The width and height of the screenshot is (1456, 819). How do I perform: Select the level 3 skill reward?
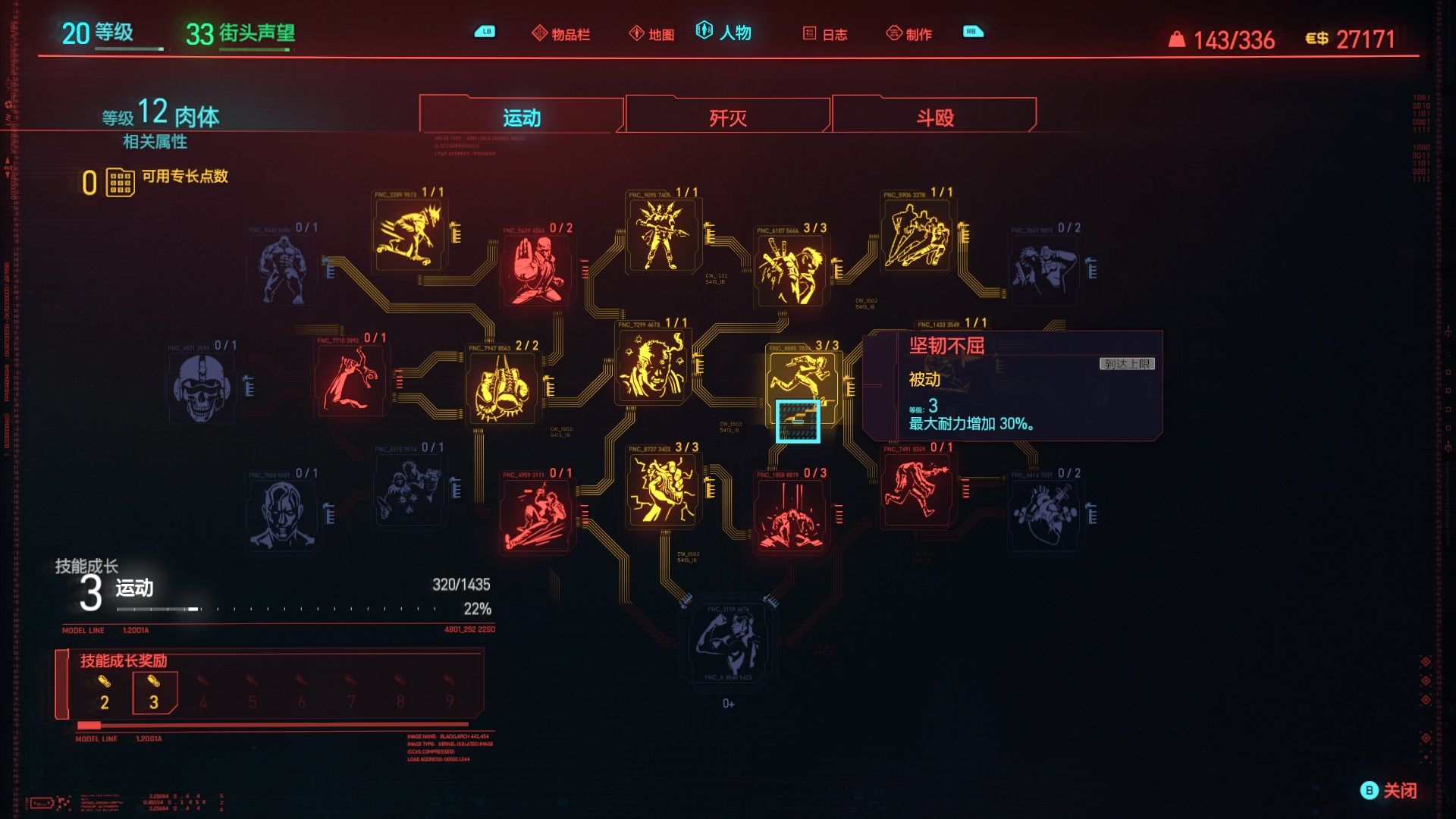pyautogui.click(x=154, y=693)
